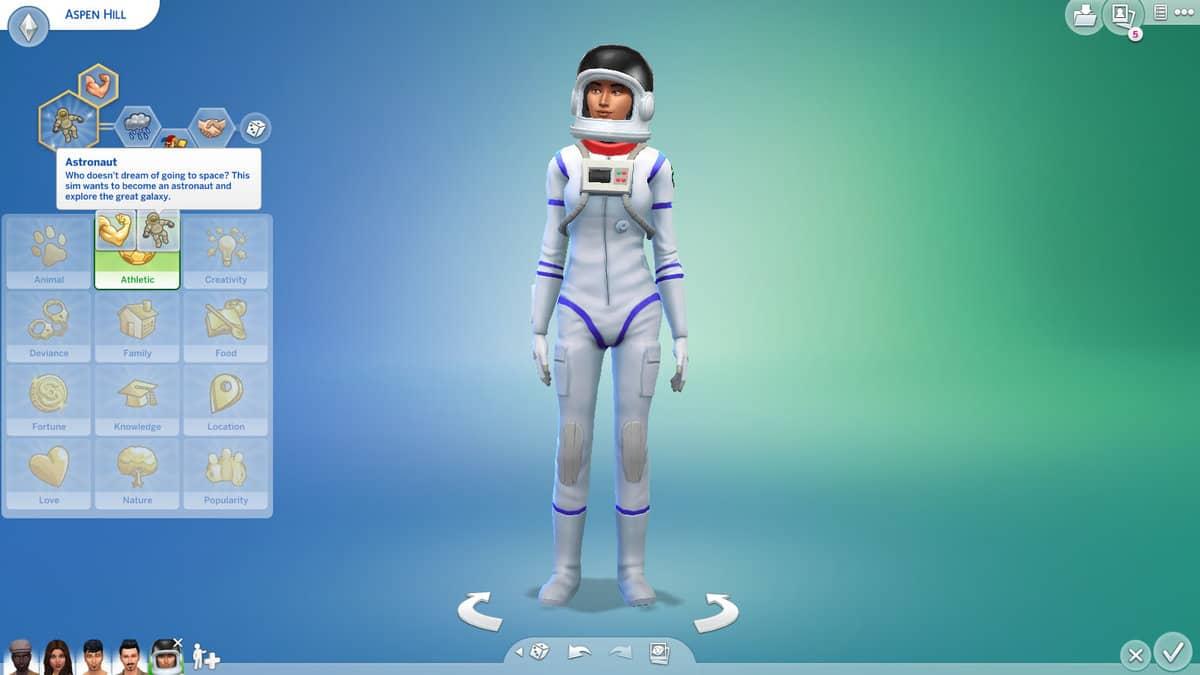The width and height of the screenshot is (1200, 675).
Task: Open the Nature aspiration category
Action: (137, 473)
